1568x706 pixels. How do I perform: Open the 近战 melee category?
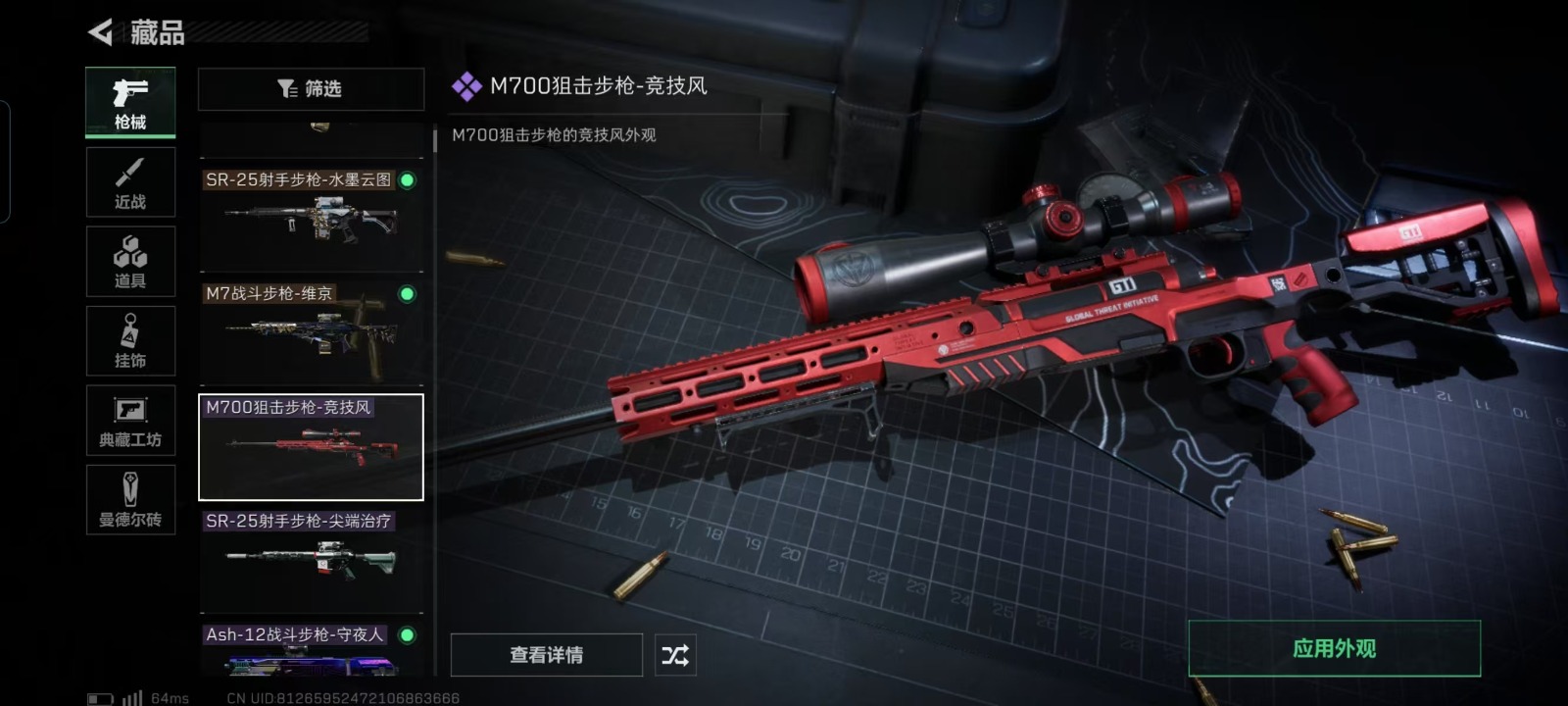click(x=130, y=182)
